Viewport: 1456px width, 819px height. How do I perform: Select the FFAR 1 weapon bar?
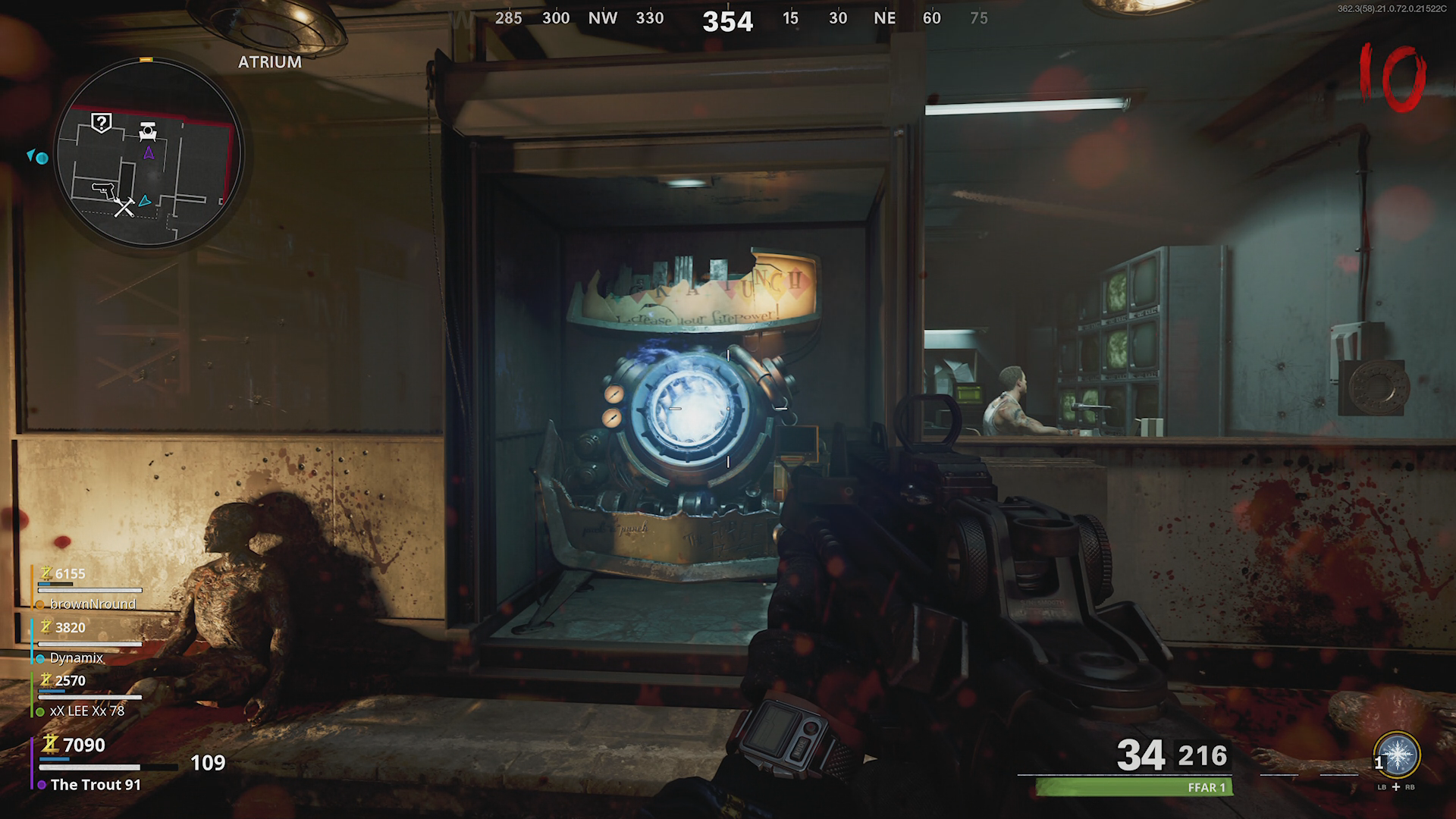point(1134,787)
